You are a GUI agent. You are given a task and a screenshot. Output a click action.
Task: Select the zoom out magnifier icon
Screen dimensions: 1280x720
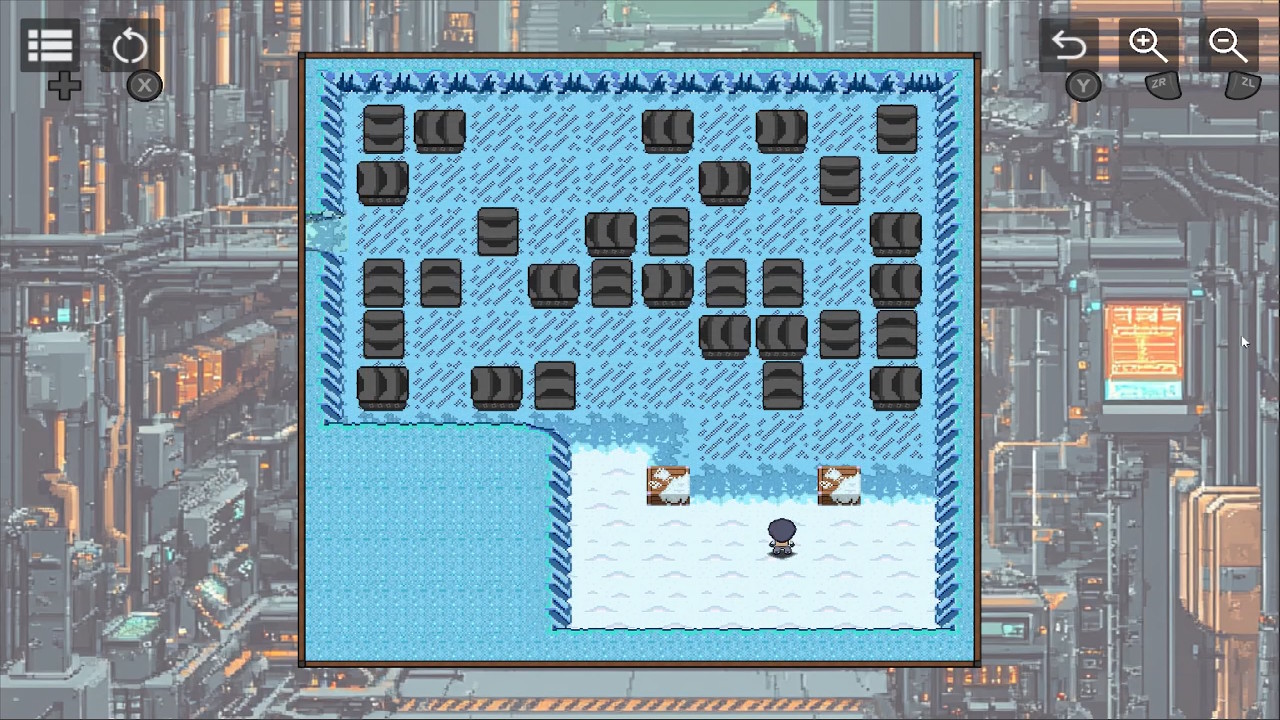click(1228, 45)
